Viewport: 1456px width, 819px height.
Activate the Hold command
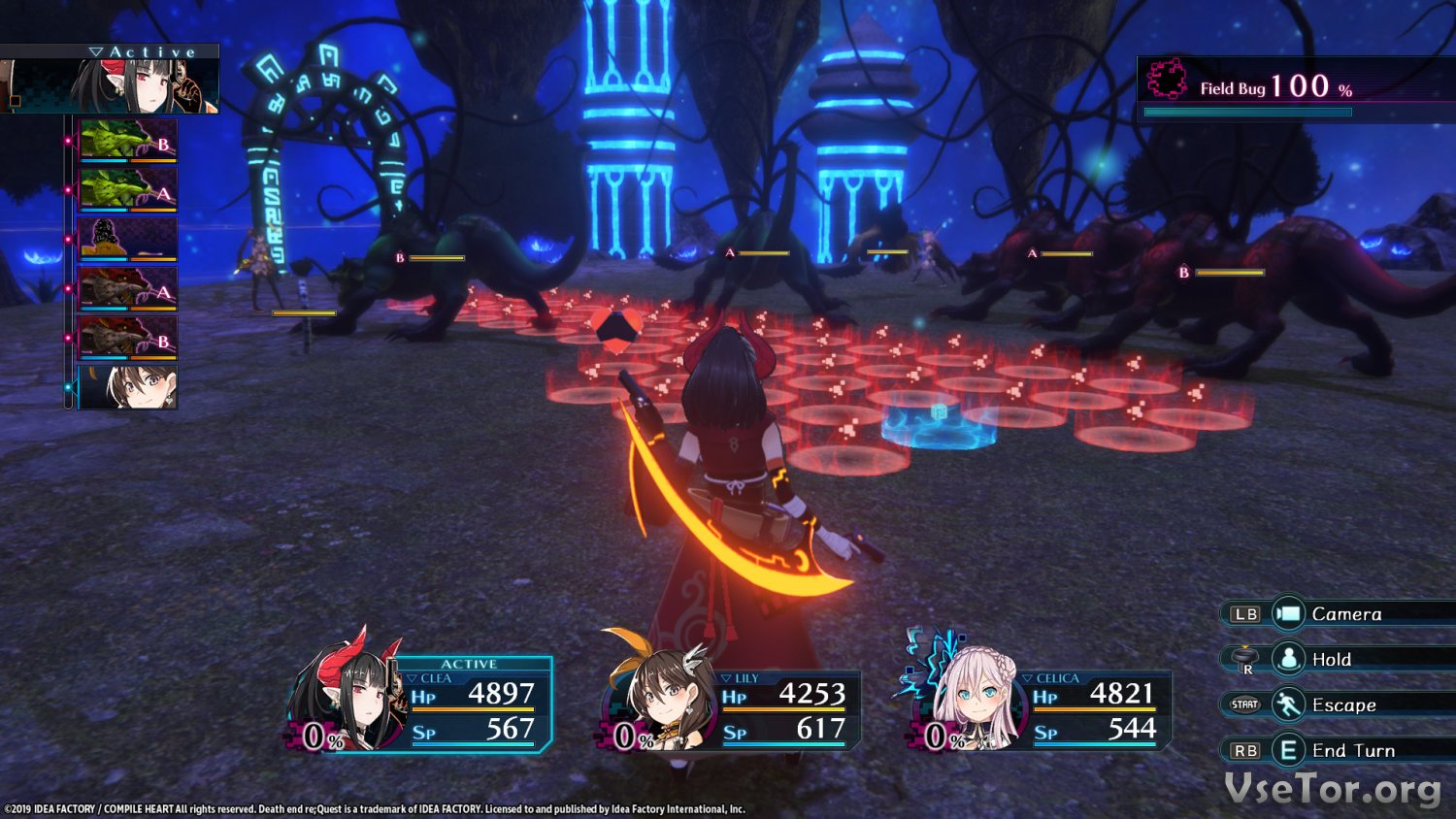pos(1330,659)
